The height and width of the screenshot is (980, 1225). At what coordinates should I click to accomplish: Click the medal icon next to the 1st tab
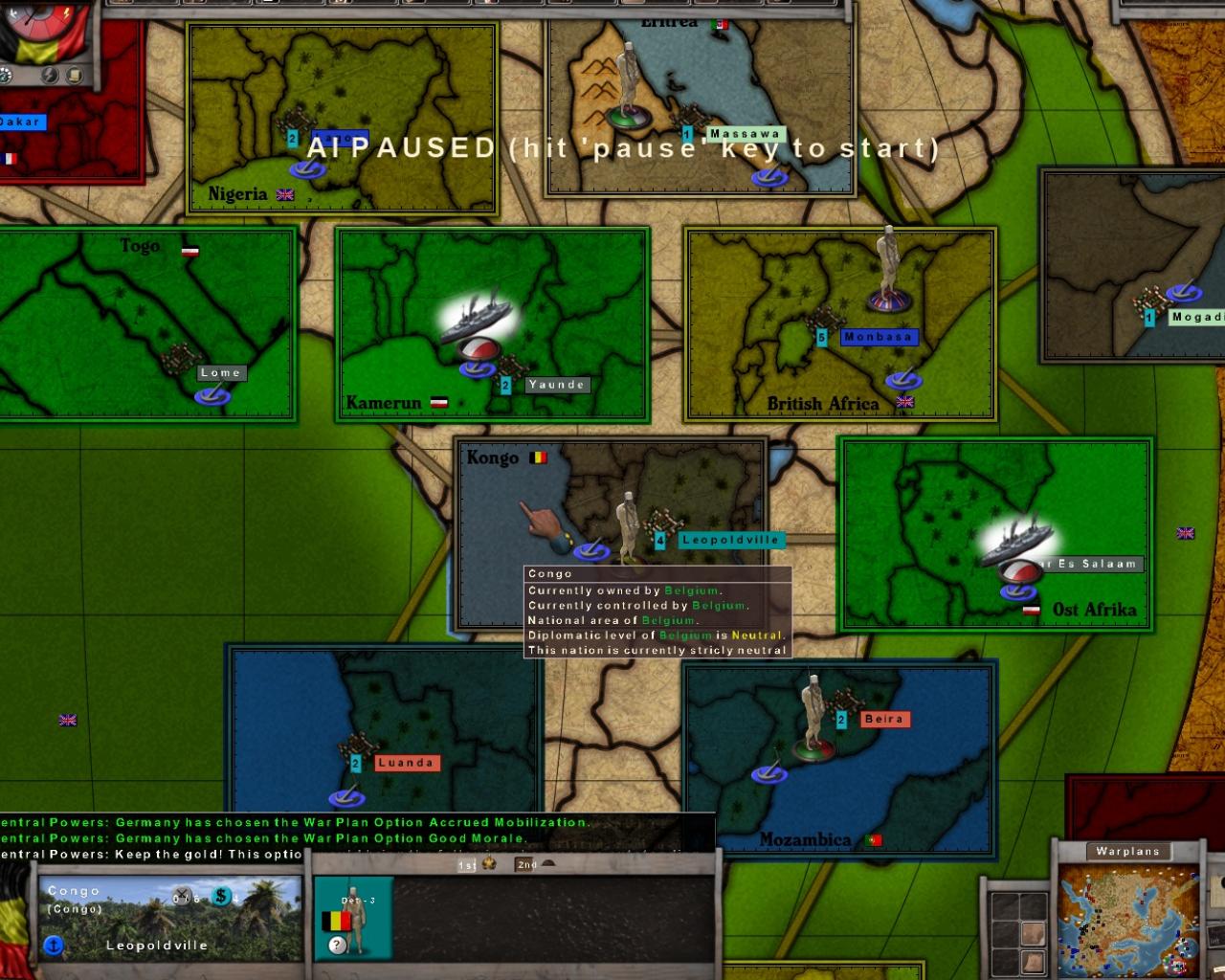tap(489, 864)
